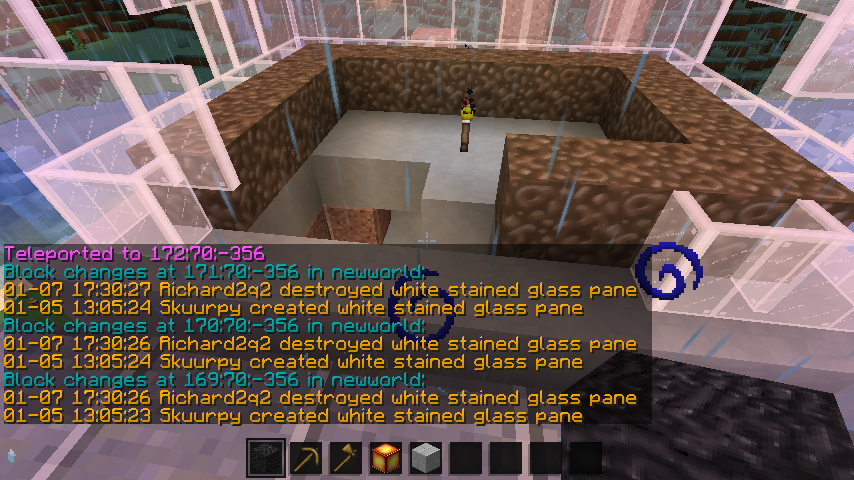Image resolution: width=854 pixels, height=480 pixels.
Task: Choose the golden axe in the hotbar
Action: click(346, 459)
